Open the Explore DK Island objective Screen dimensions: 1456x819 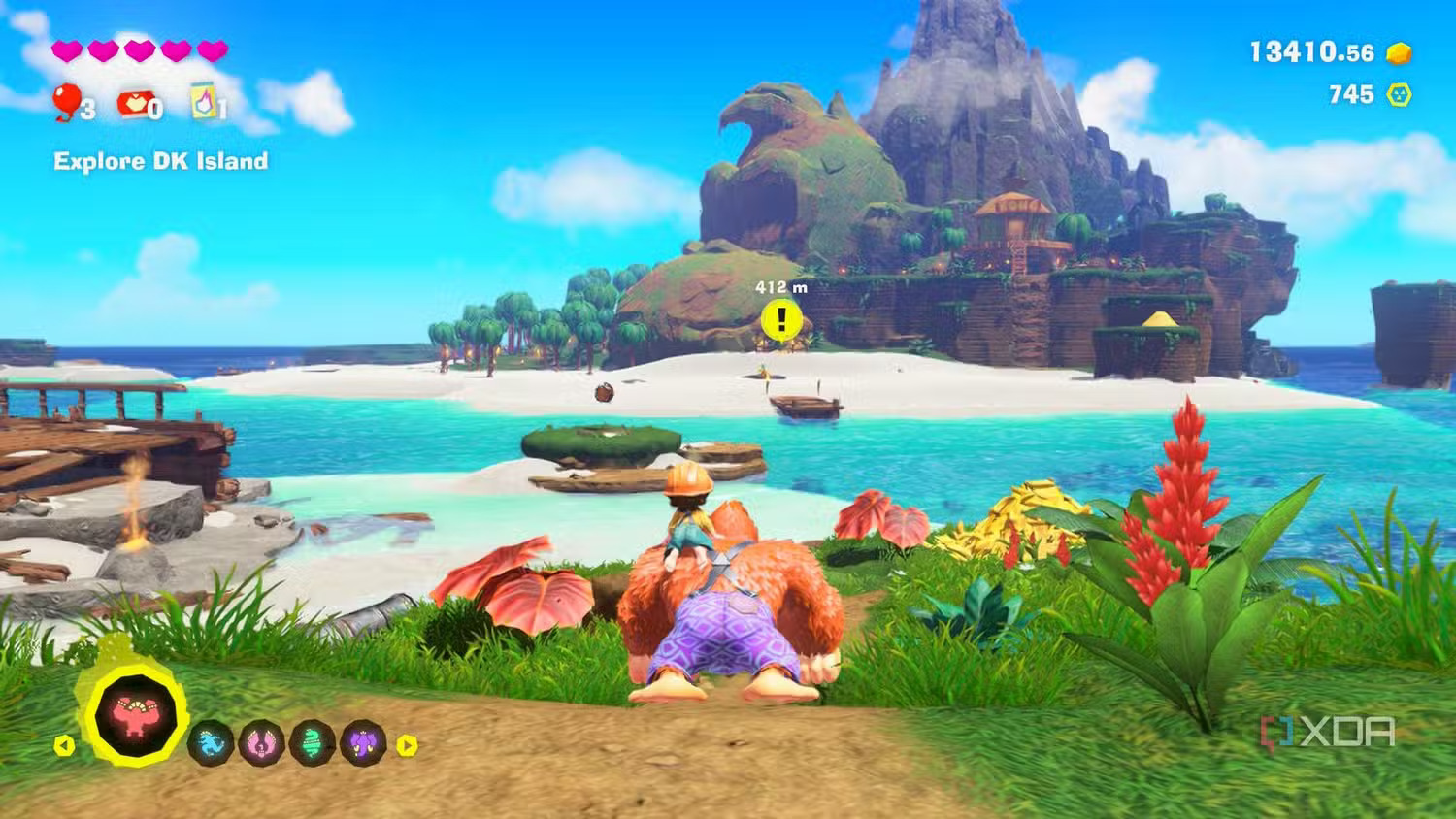(x=160, y=161)
